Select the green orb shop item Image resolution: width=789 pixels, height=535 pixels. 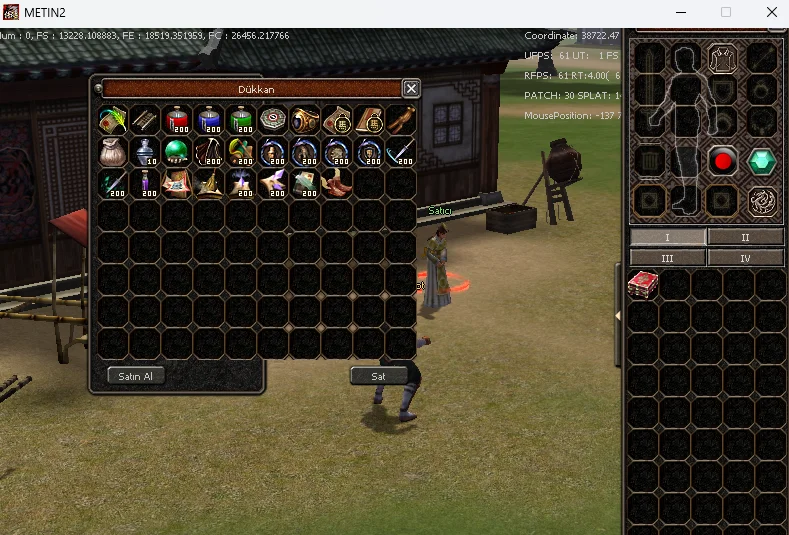177,152
